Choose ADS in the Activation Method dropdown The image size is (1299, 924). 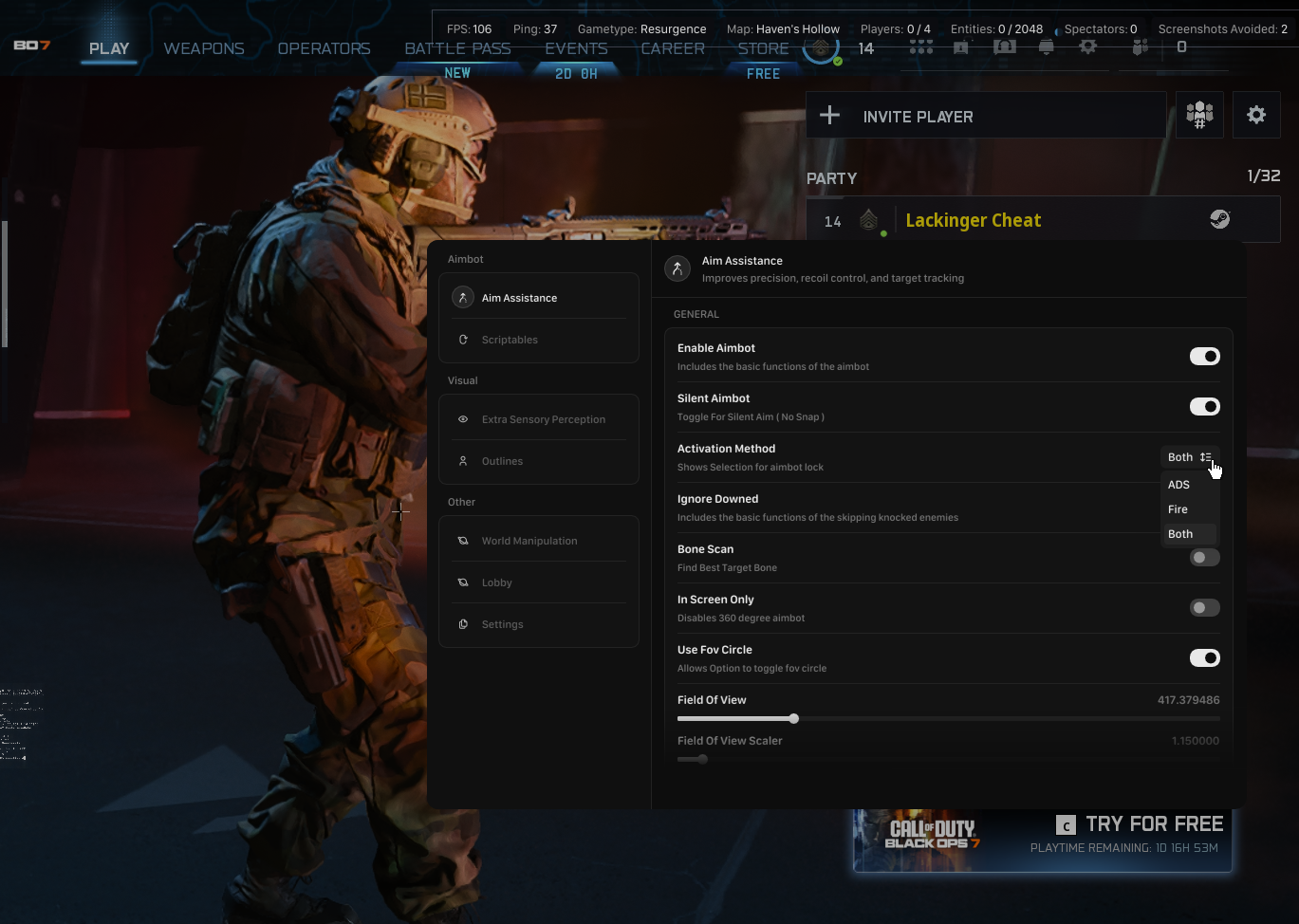click(x=1179, y=485)
